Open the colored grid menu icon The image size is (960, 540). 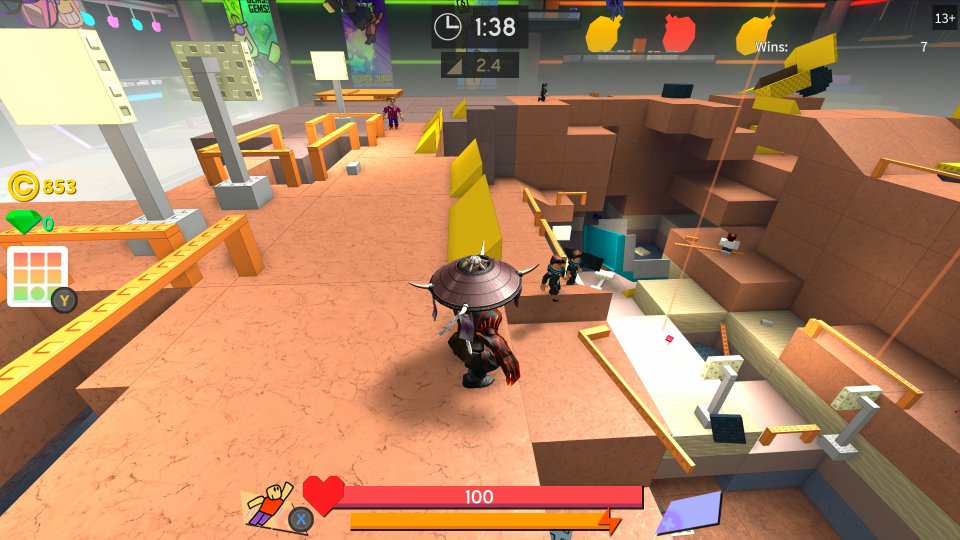(x=37, y=275)
